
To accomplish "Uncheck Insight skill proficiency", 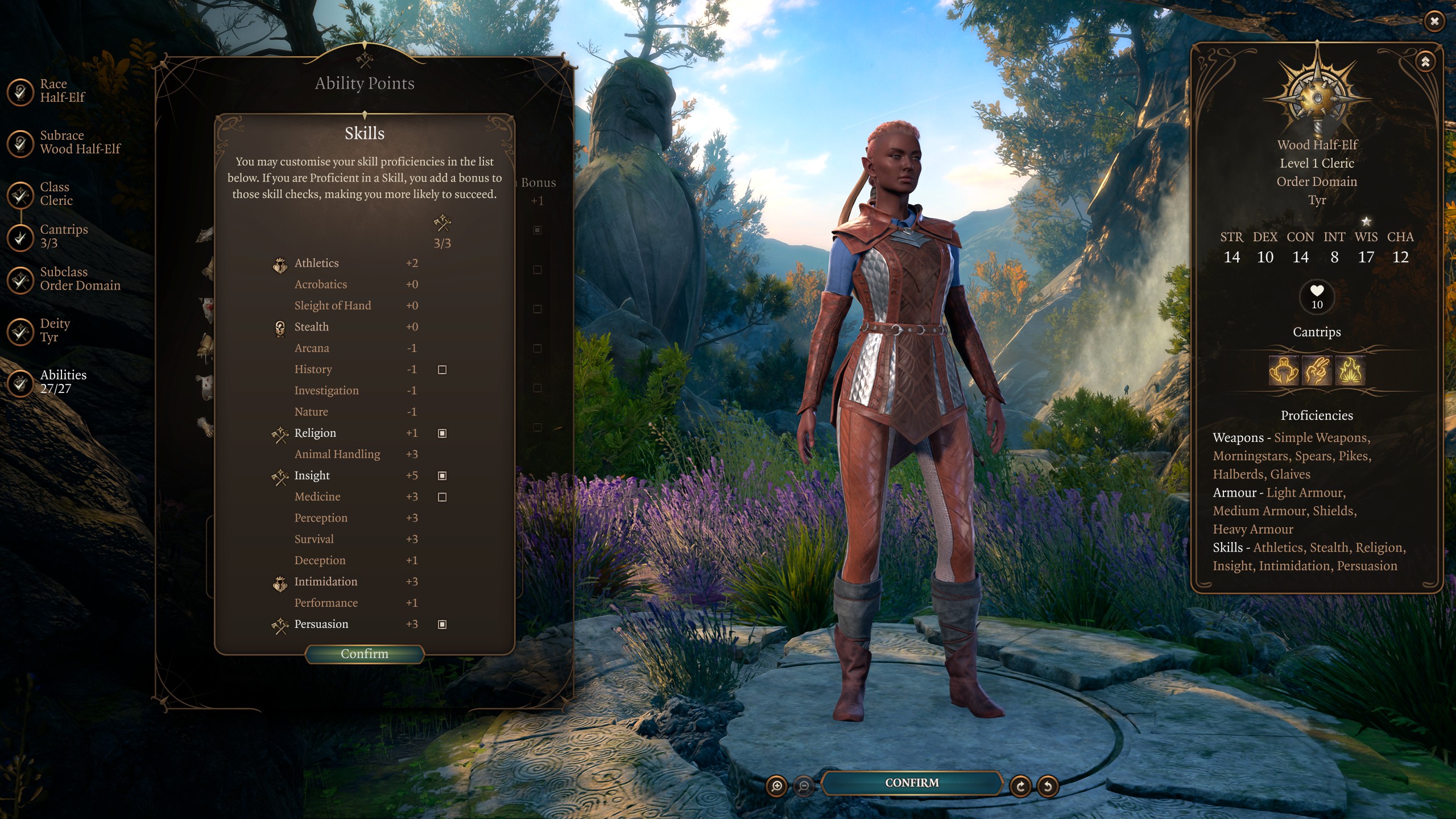I will coord(442,475).
